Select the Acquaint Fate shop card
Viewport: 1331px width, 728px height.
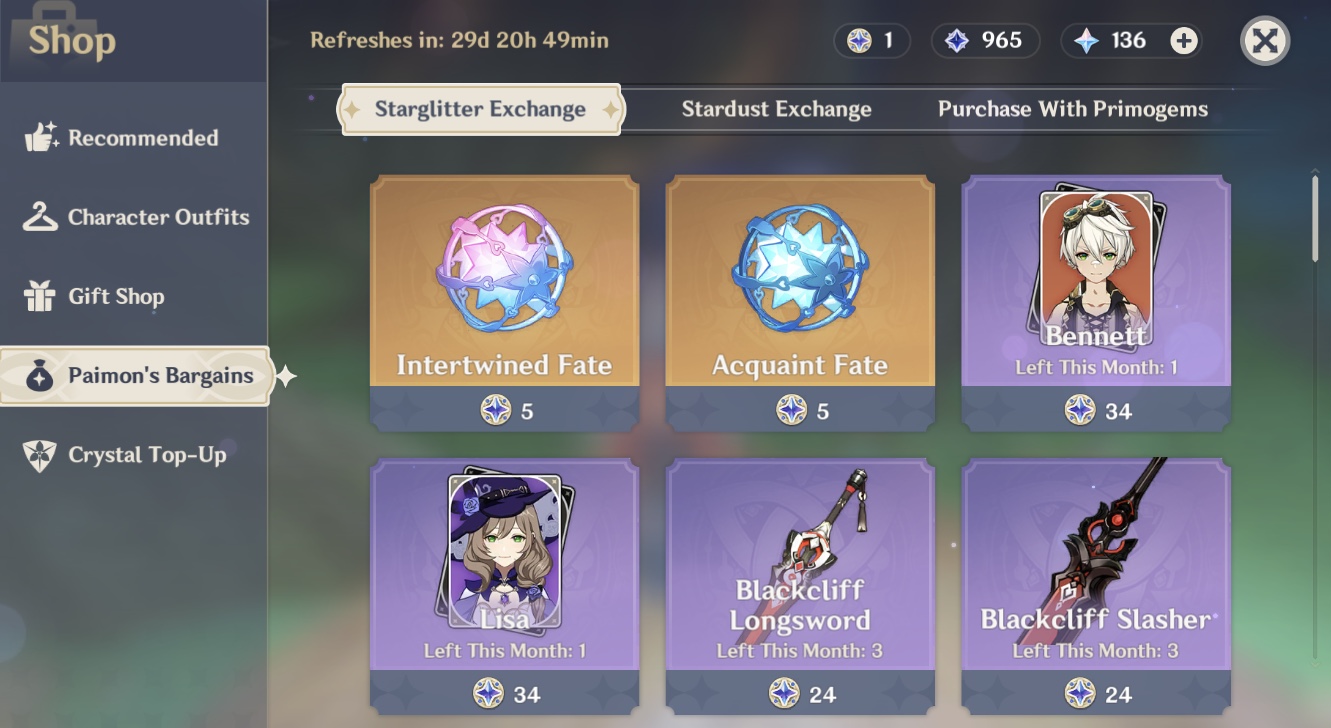pyautogui.click(x=800, y=290)
